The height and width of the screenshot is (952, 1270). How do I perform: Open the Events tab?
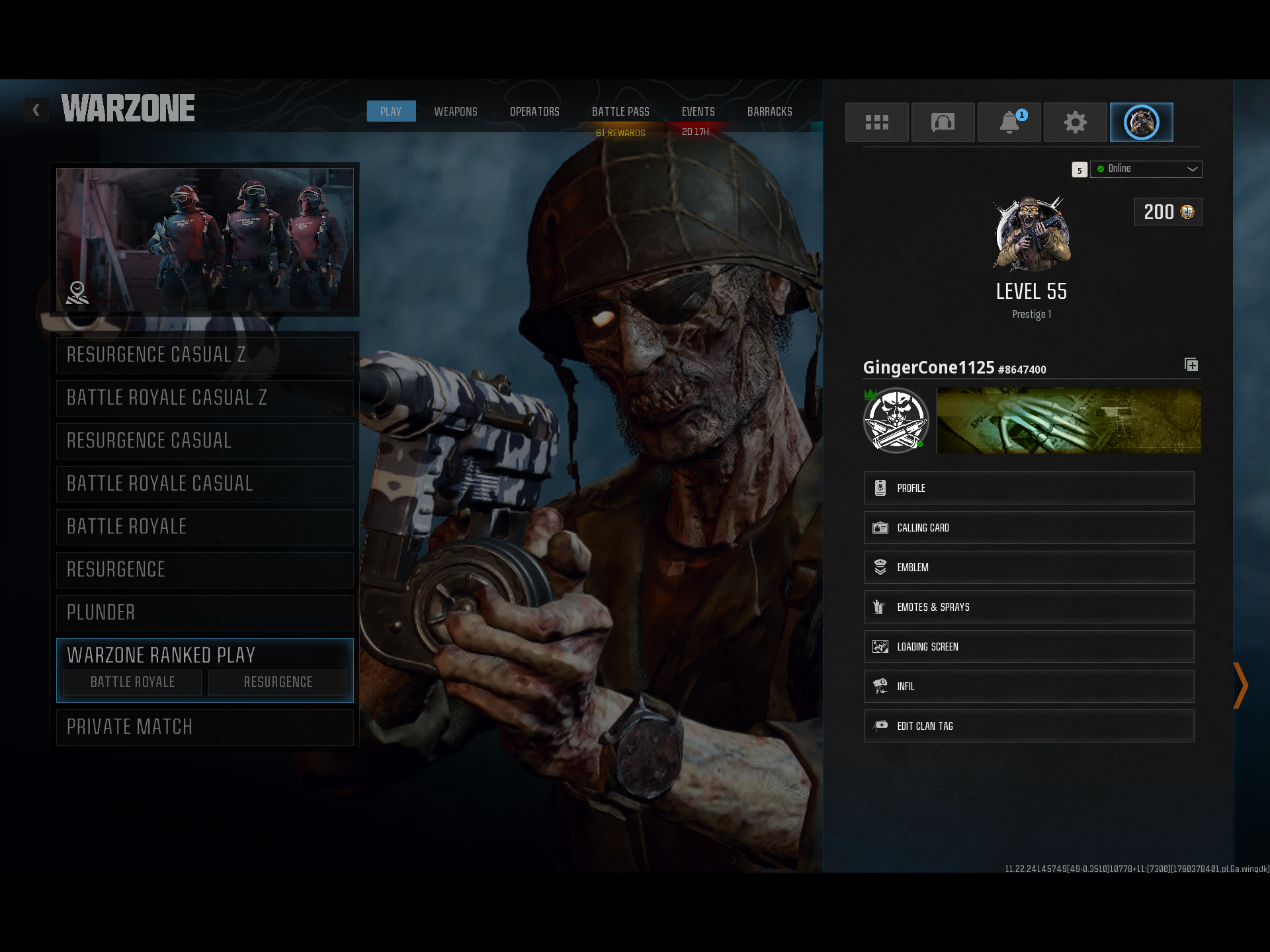[x=698, y=112]
